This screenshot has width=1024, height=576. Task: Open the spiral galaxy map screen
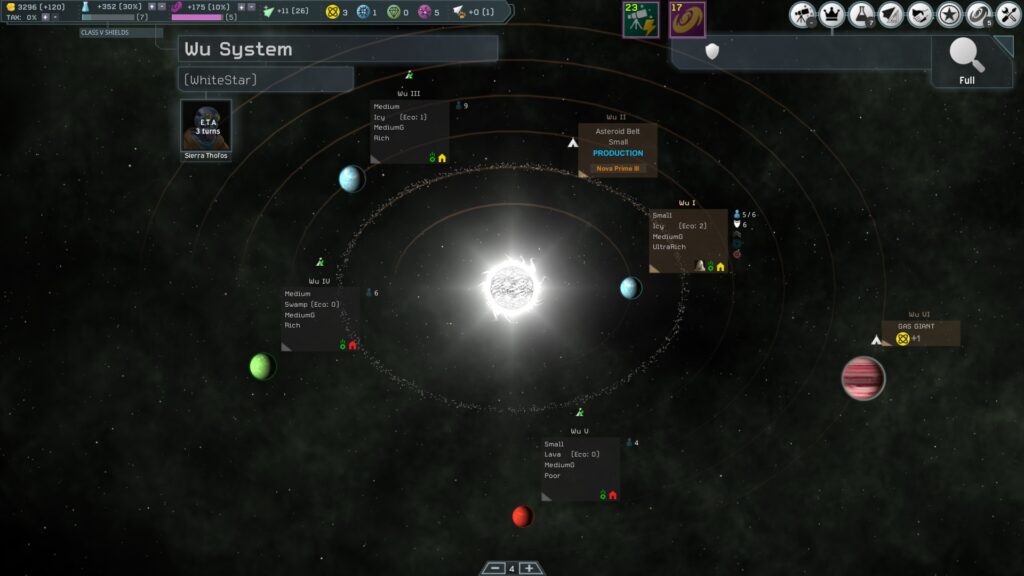979,15
